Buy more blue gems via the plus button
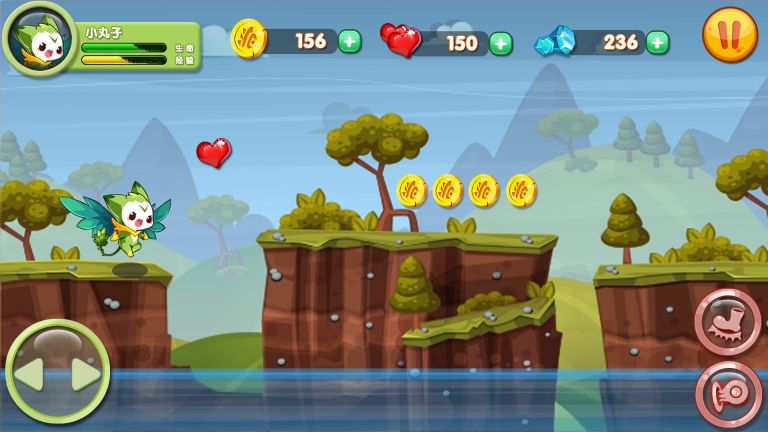This screenshot has height=432, width=768. [x=657, y=42]
